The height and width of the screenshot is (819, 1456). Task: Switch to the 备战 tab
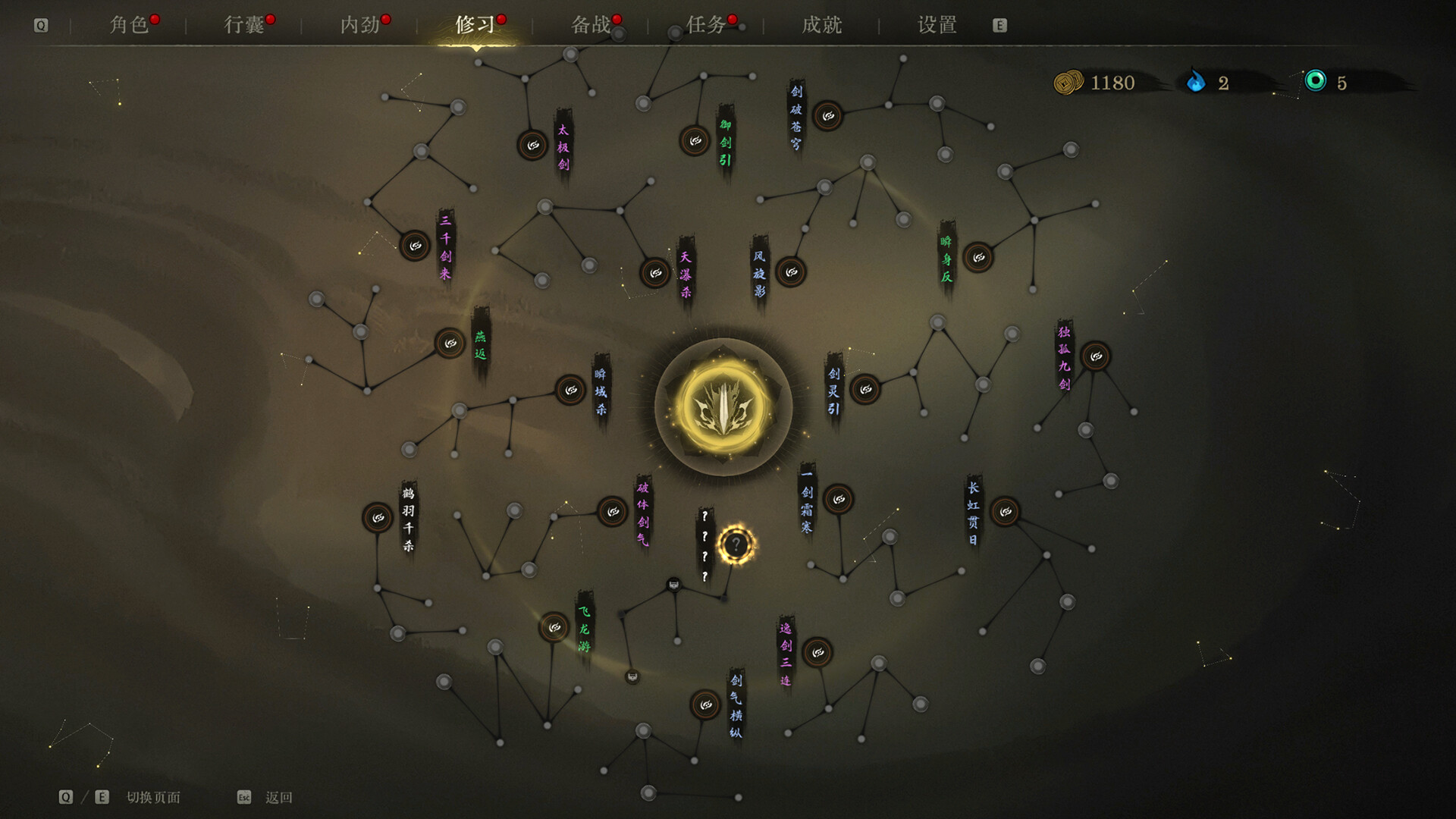pos(591,25)
